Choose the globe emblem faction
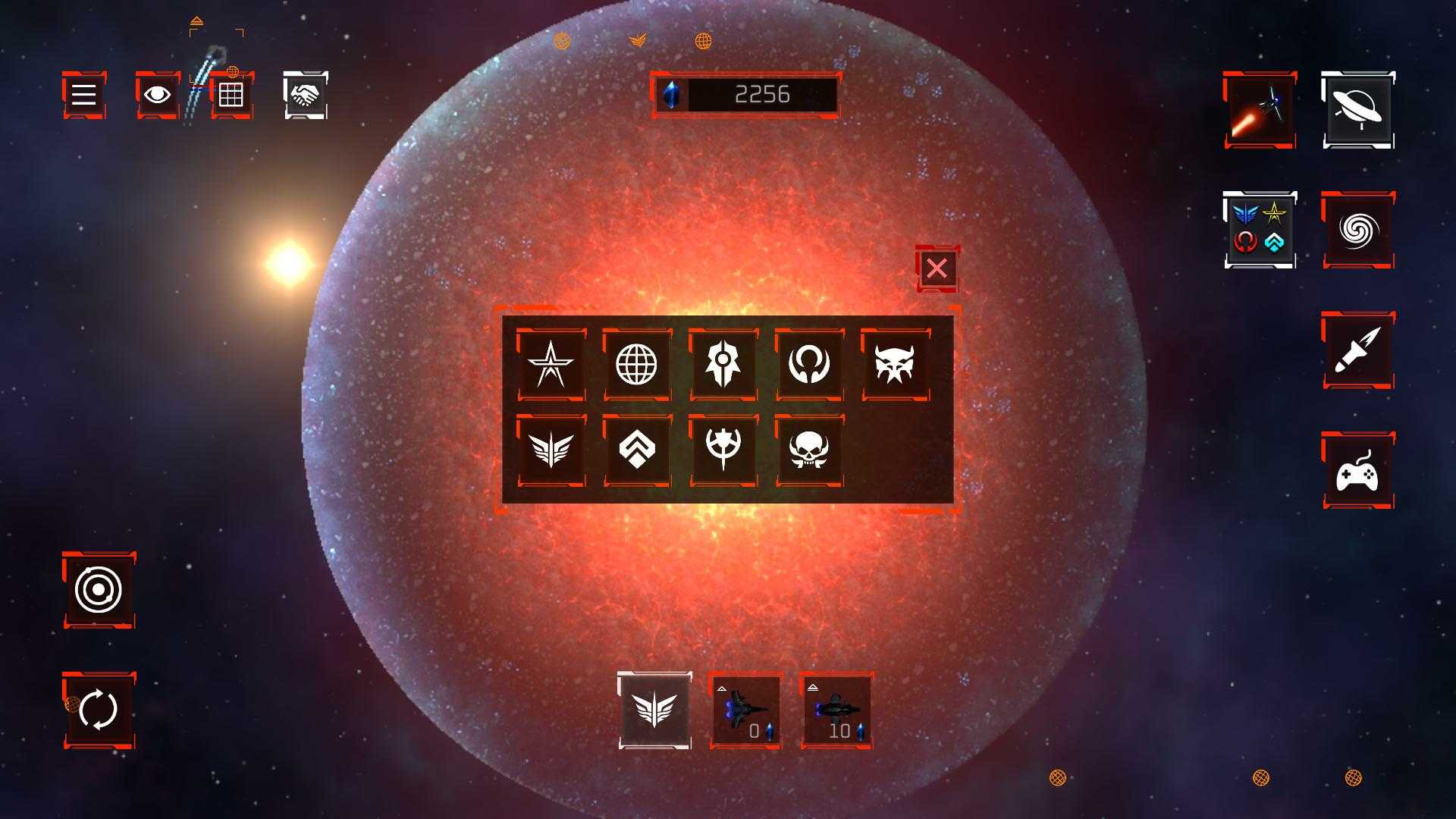This screenshot has width=1456, height=819. coord(637,364)
